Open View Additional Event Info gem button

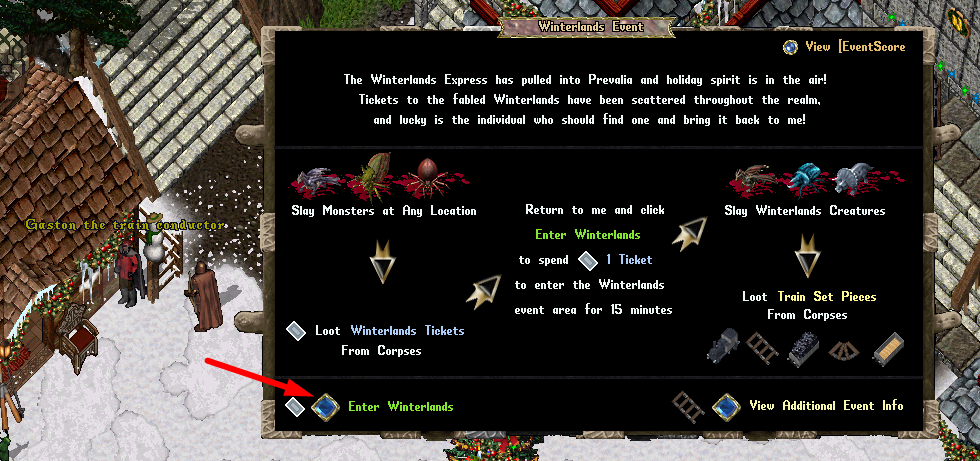click(x=726, y=406)
